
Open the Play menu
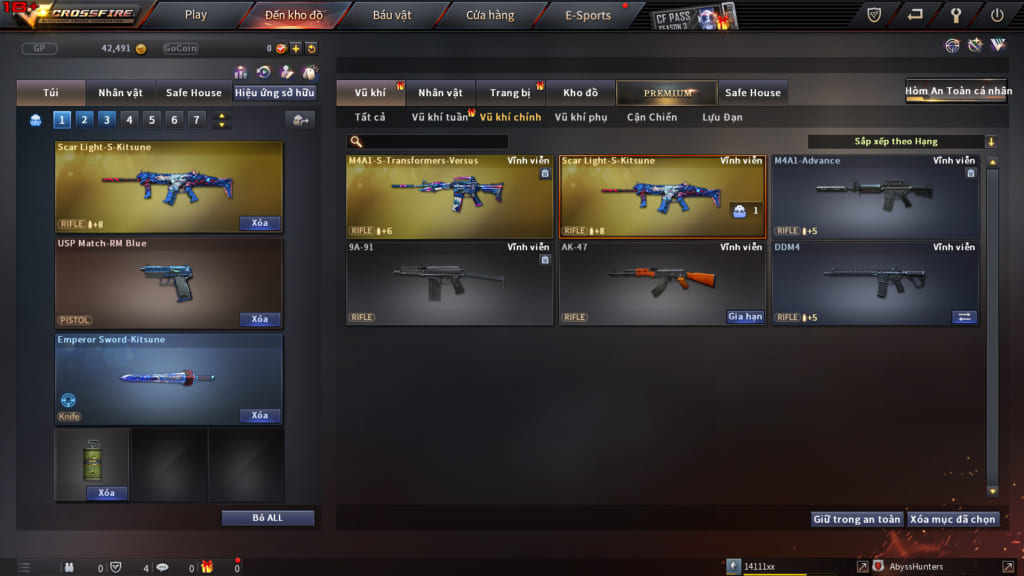[196, 15]
